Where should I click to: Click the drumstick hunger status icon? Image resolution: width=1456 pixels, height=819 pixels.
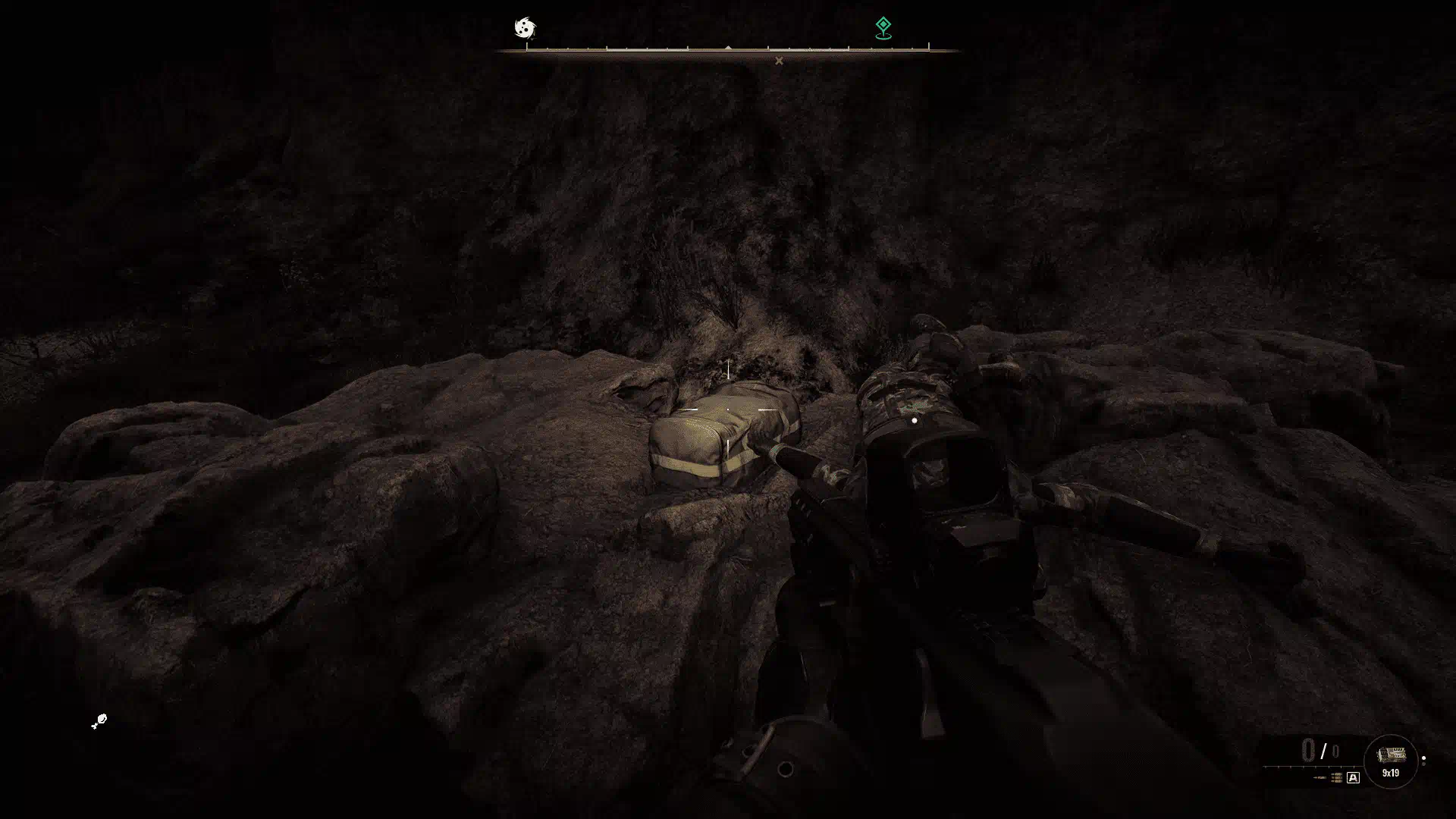click(x=99, y=721)
